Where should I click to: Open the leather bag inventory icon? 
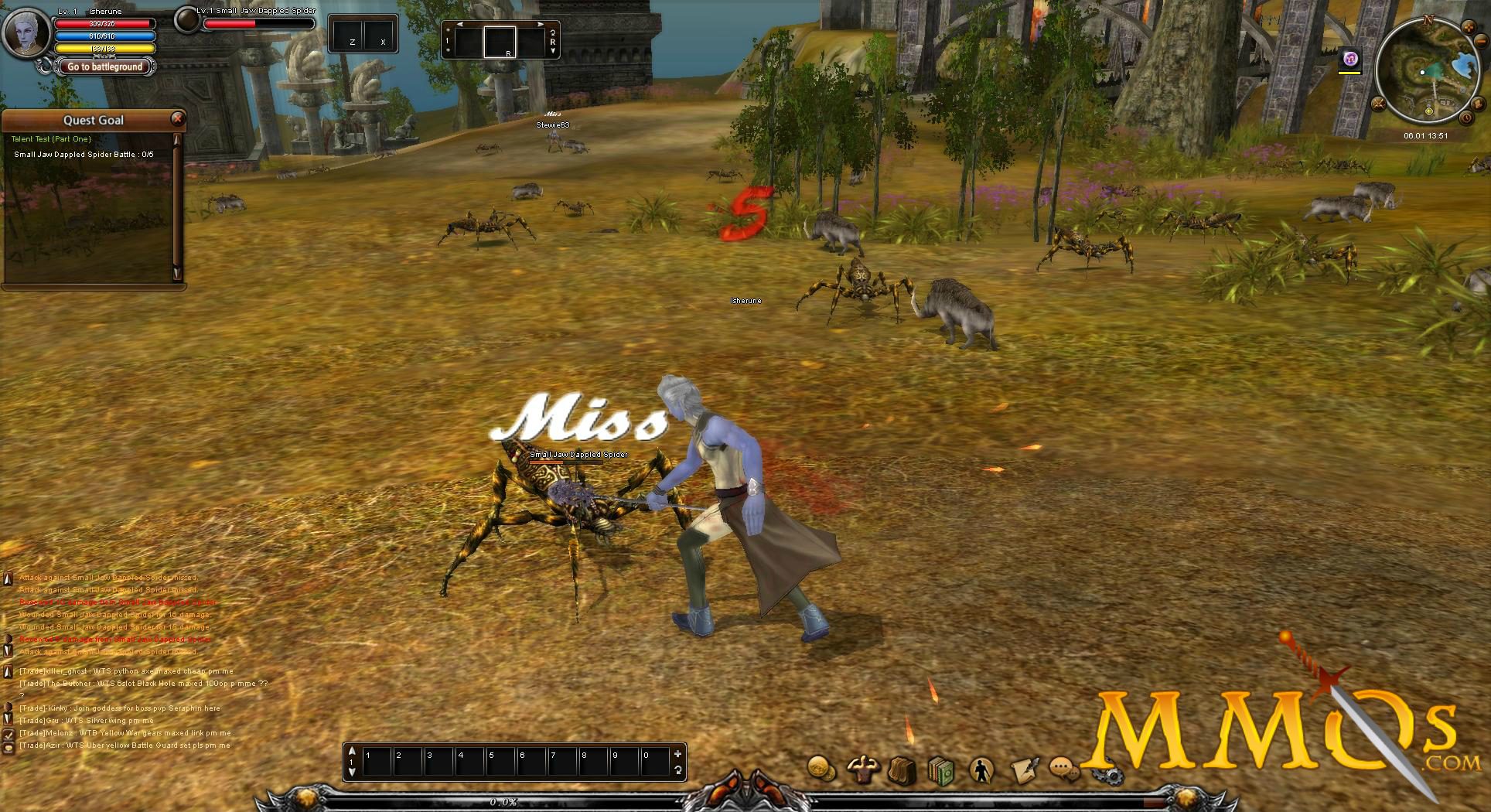coord(902,770)
